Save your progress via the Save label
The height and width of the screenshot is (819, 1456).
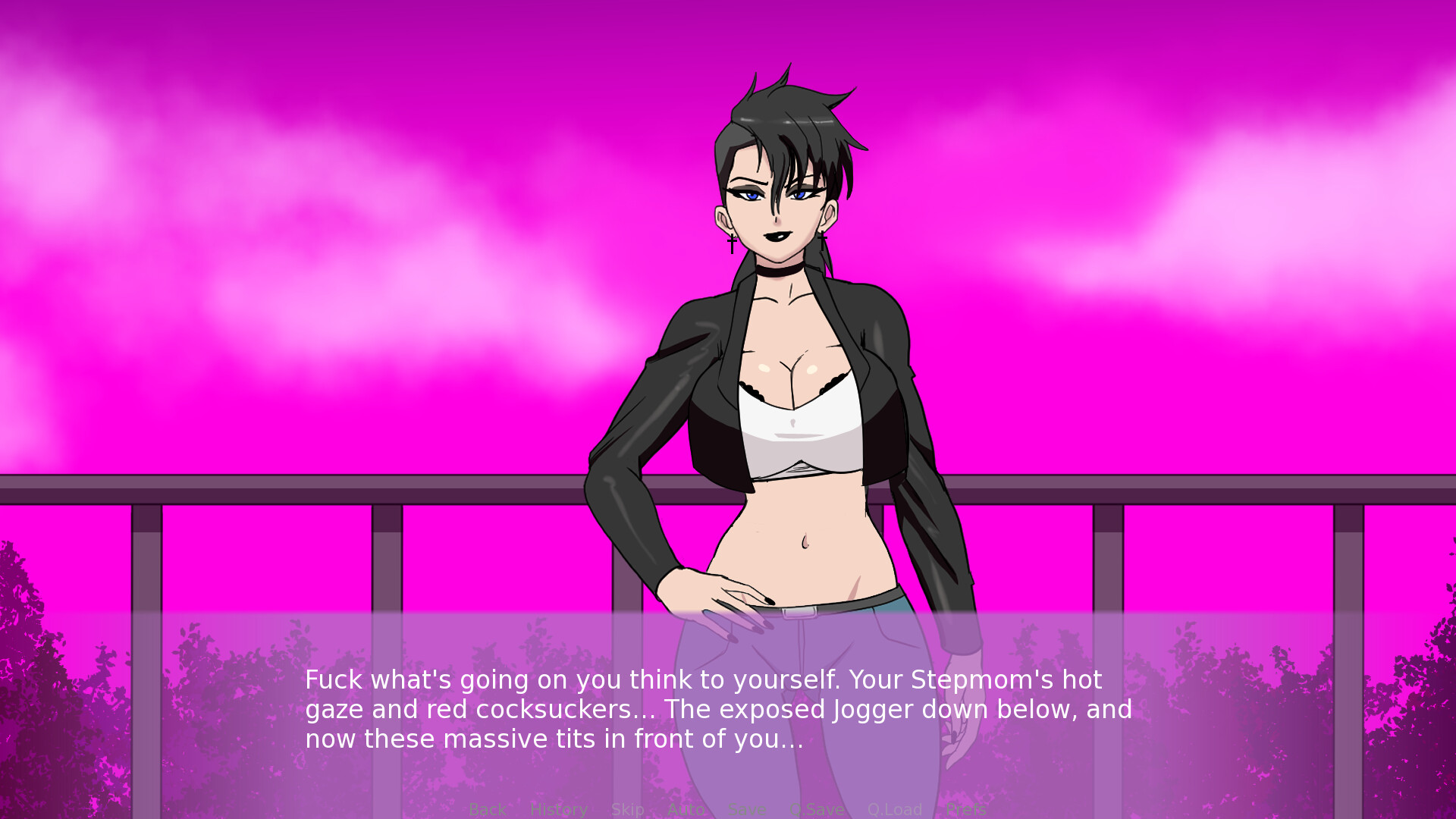click(x=747, y=809)
